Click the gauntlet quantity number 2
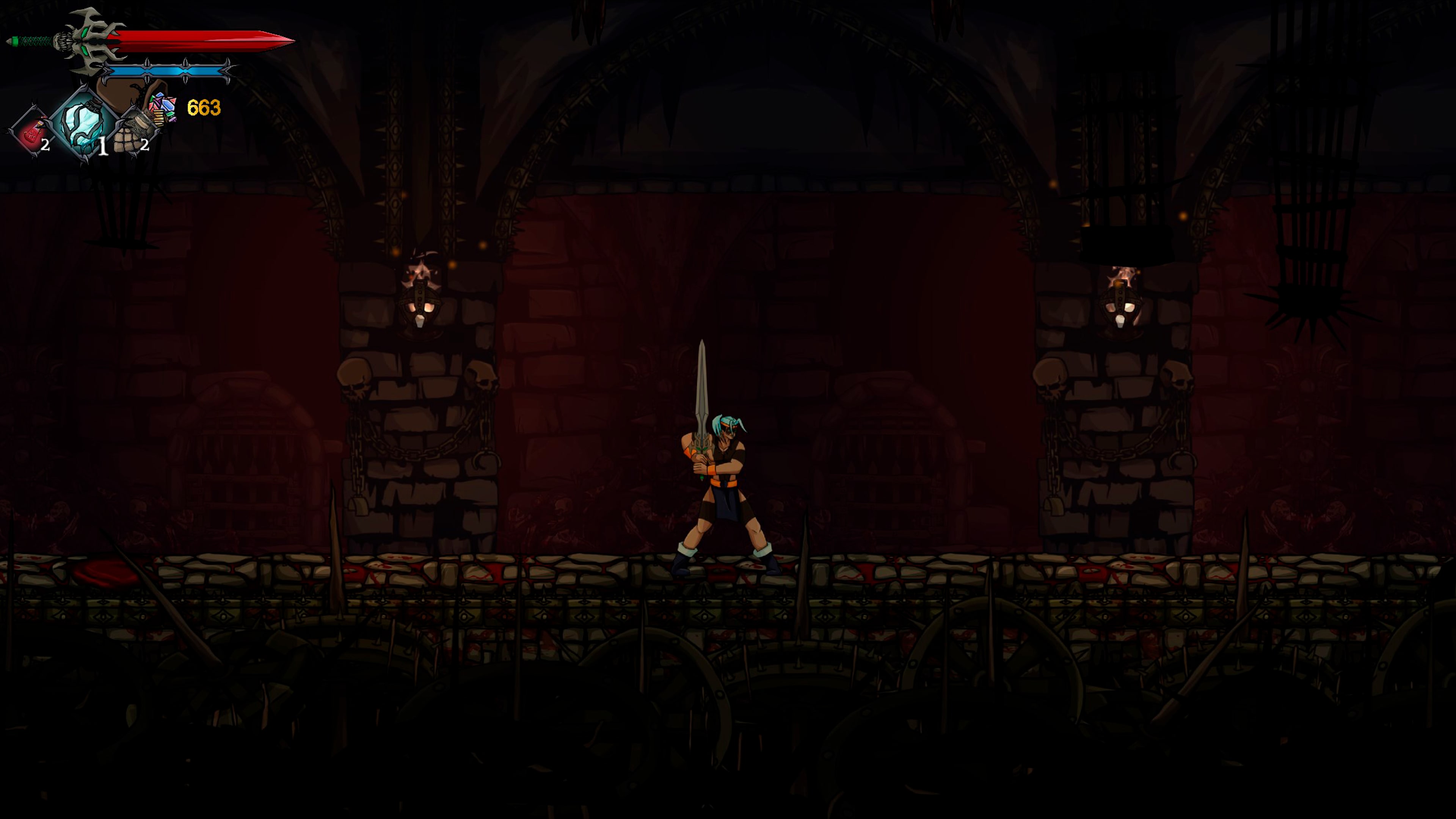Screen dimensions: 1456x819 [147, 146]
